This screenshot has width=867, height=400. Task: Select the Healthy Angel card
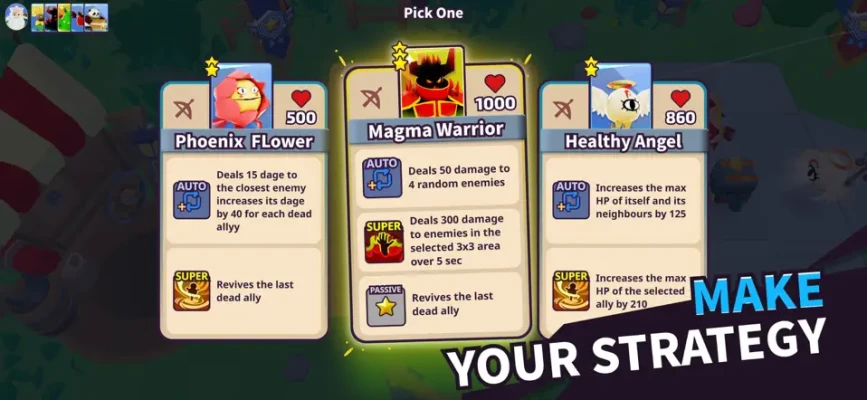(622, 210)
